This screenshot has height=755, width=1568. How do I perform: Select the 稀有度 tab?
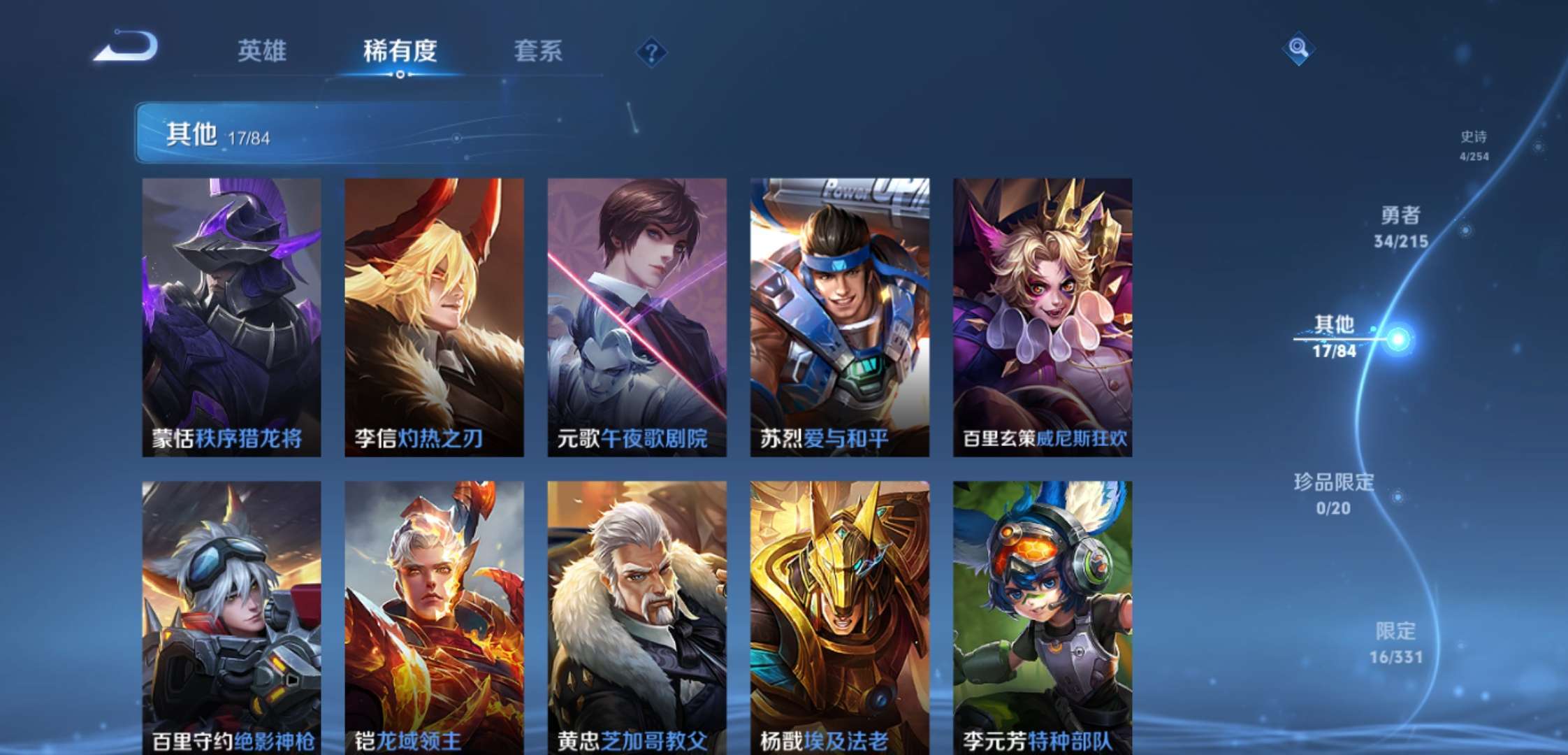coord(400,51)
